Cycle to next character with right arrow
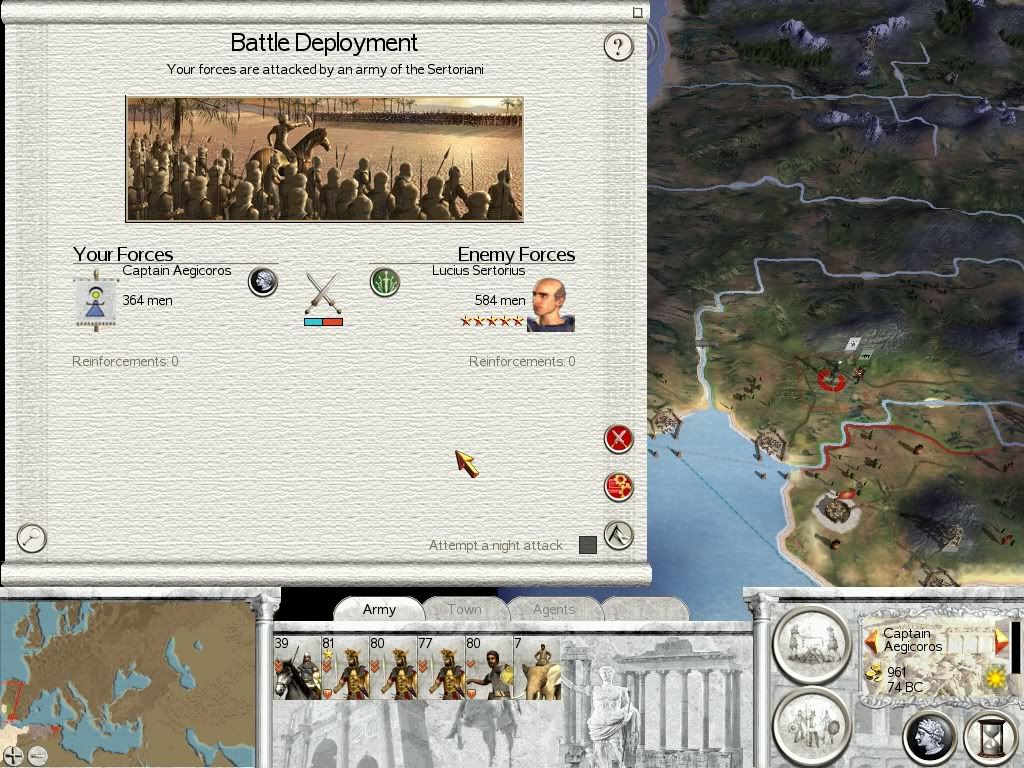This screenshot has width=1024, height=768. [1001, 640]
